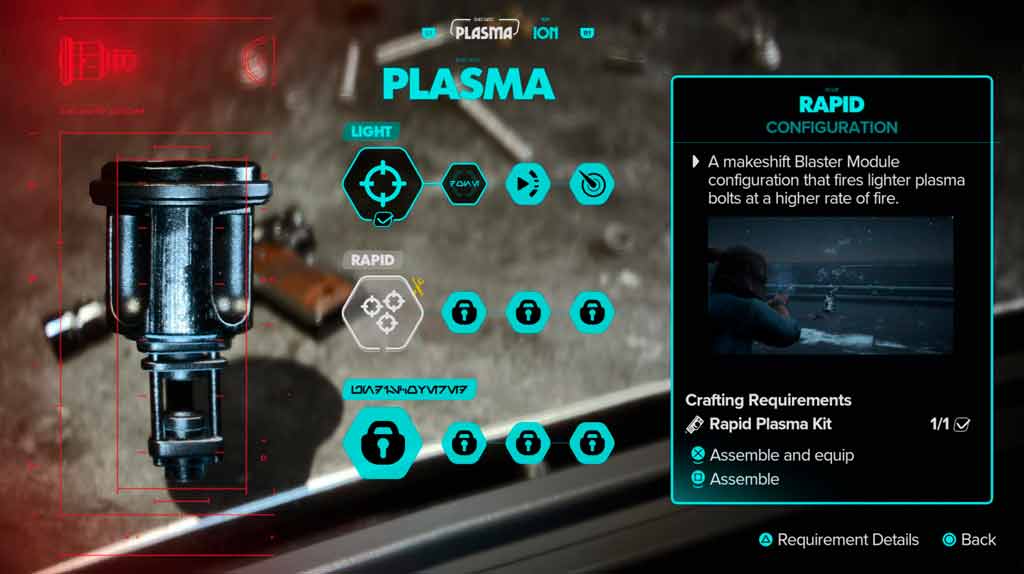Select the Rapid triple-crosshair configuration

[383, 312]
